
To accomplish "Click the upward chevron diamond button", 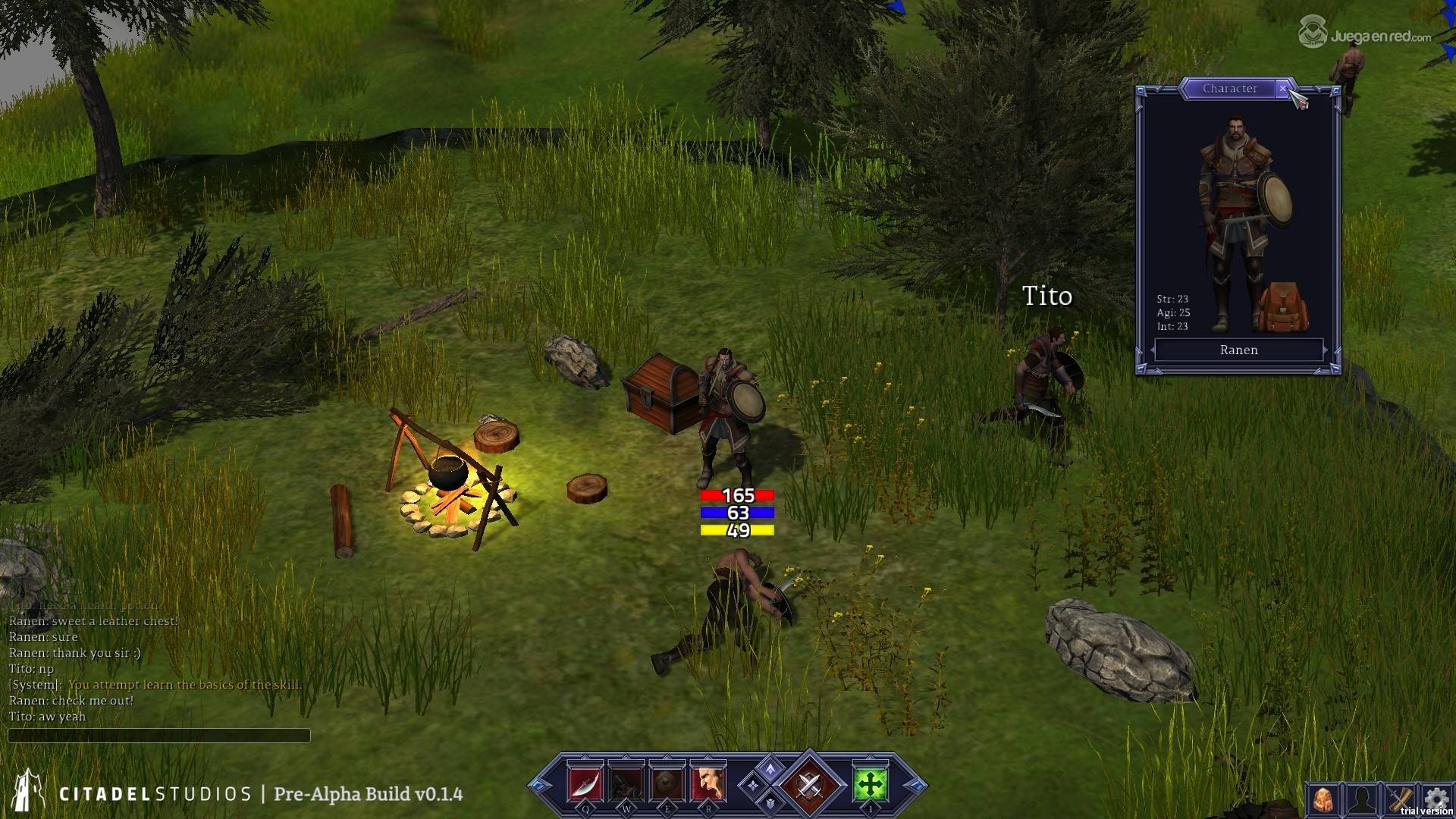I will [x=770, y=769].
